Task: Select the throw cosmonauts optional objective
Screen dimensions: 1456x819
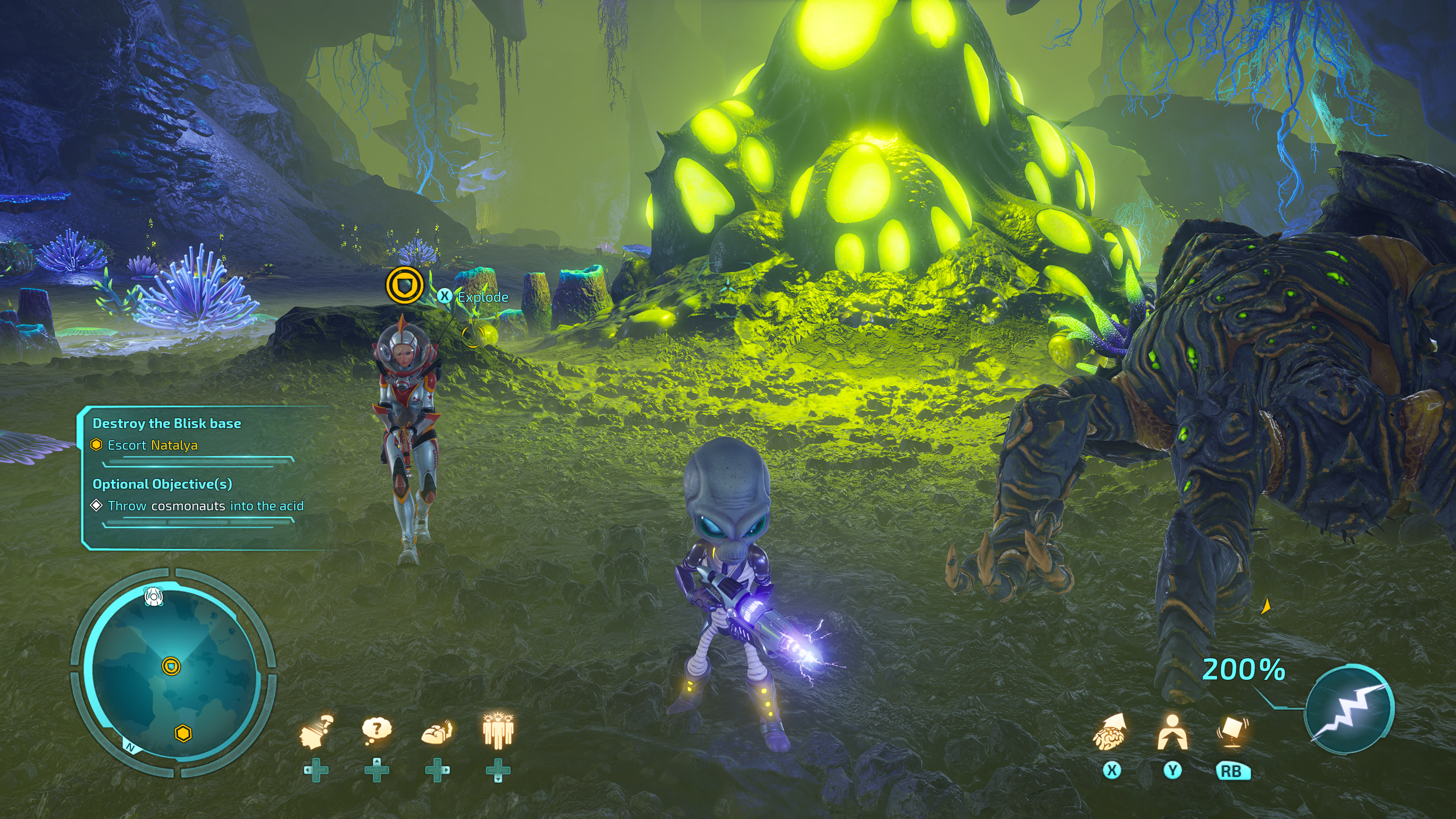Action: pyautogui.click(x=205, y=506)
